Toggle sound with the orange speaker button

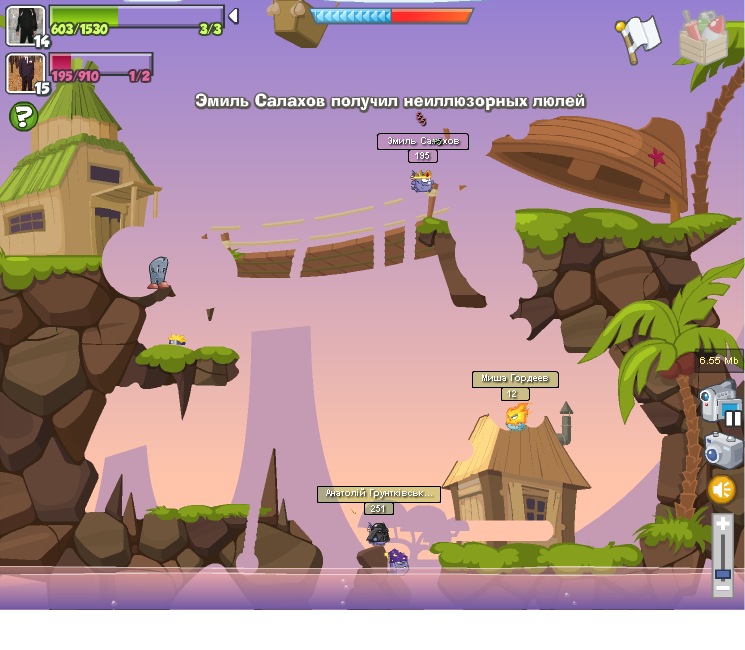[722, 490]
